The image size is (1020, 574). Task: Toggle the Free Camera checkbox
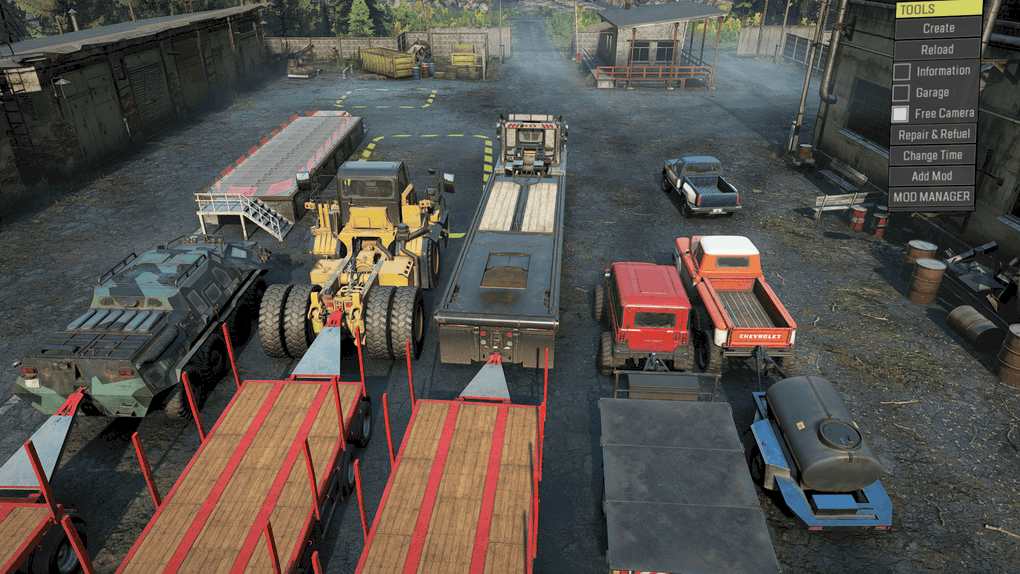tap(902, 114)
